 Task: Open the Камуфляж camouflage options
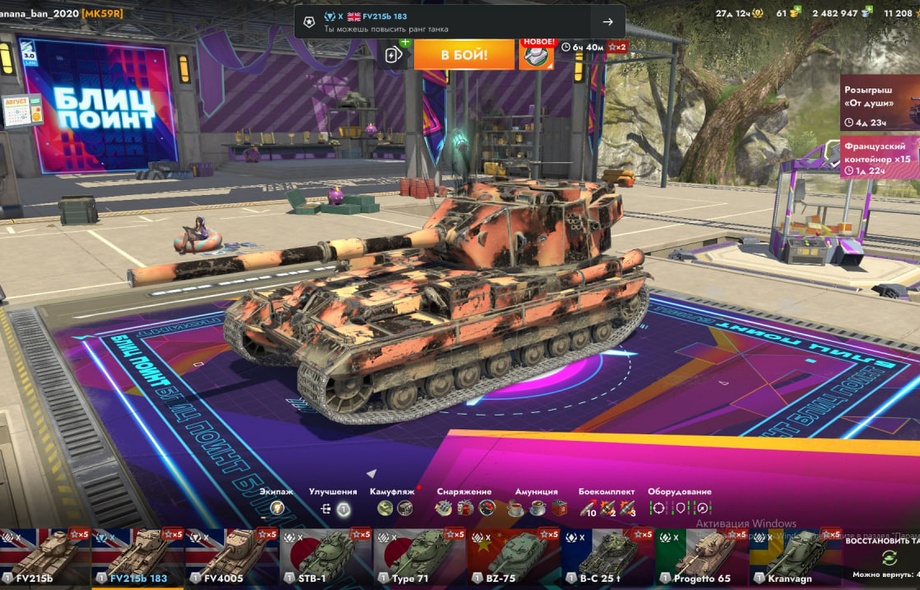click(x=394, y=508)
